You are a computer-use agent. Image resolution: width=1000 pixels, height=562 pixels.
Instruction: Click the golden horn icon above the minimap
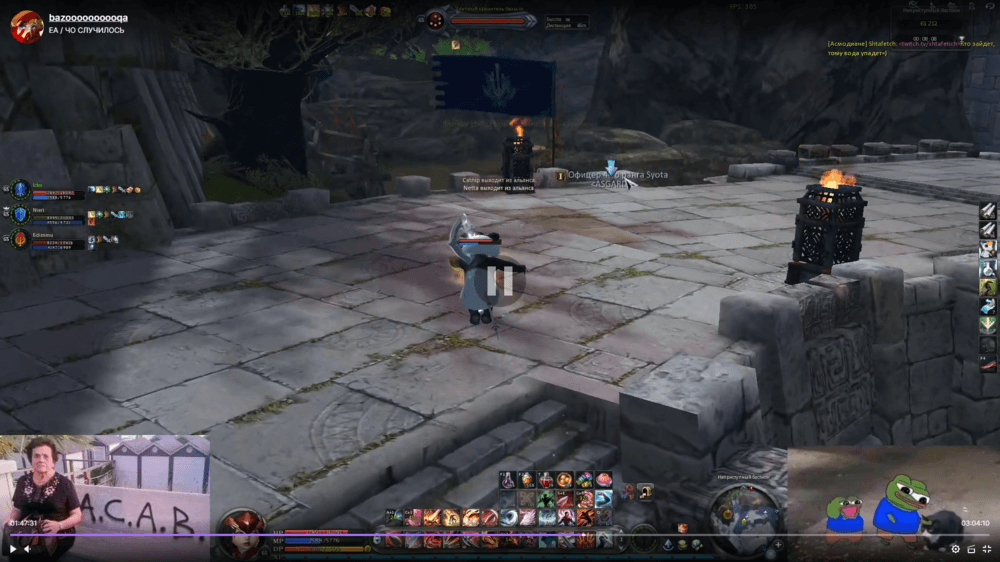click(x=646, y=490)
